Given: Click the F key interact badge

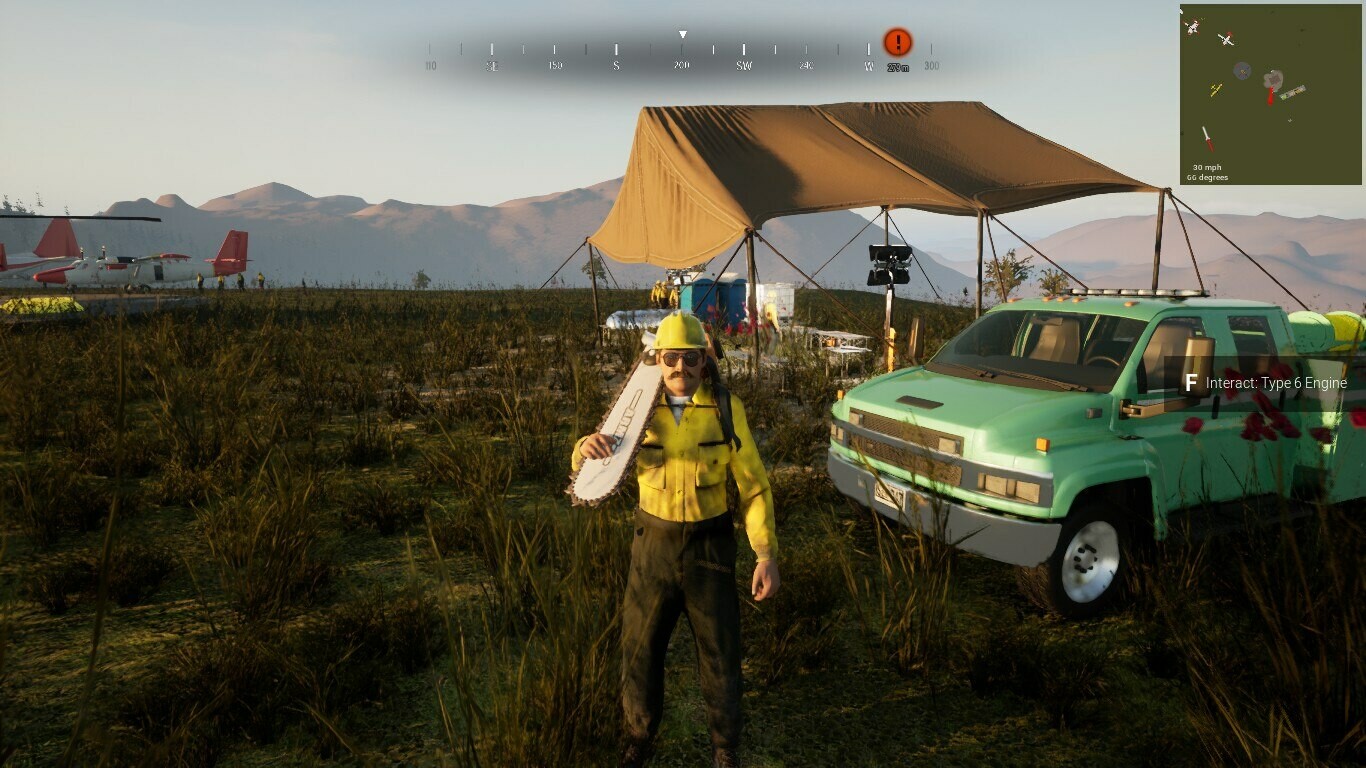Looking at the screenshot, I should coord(1190,382).
